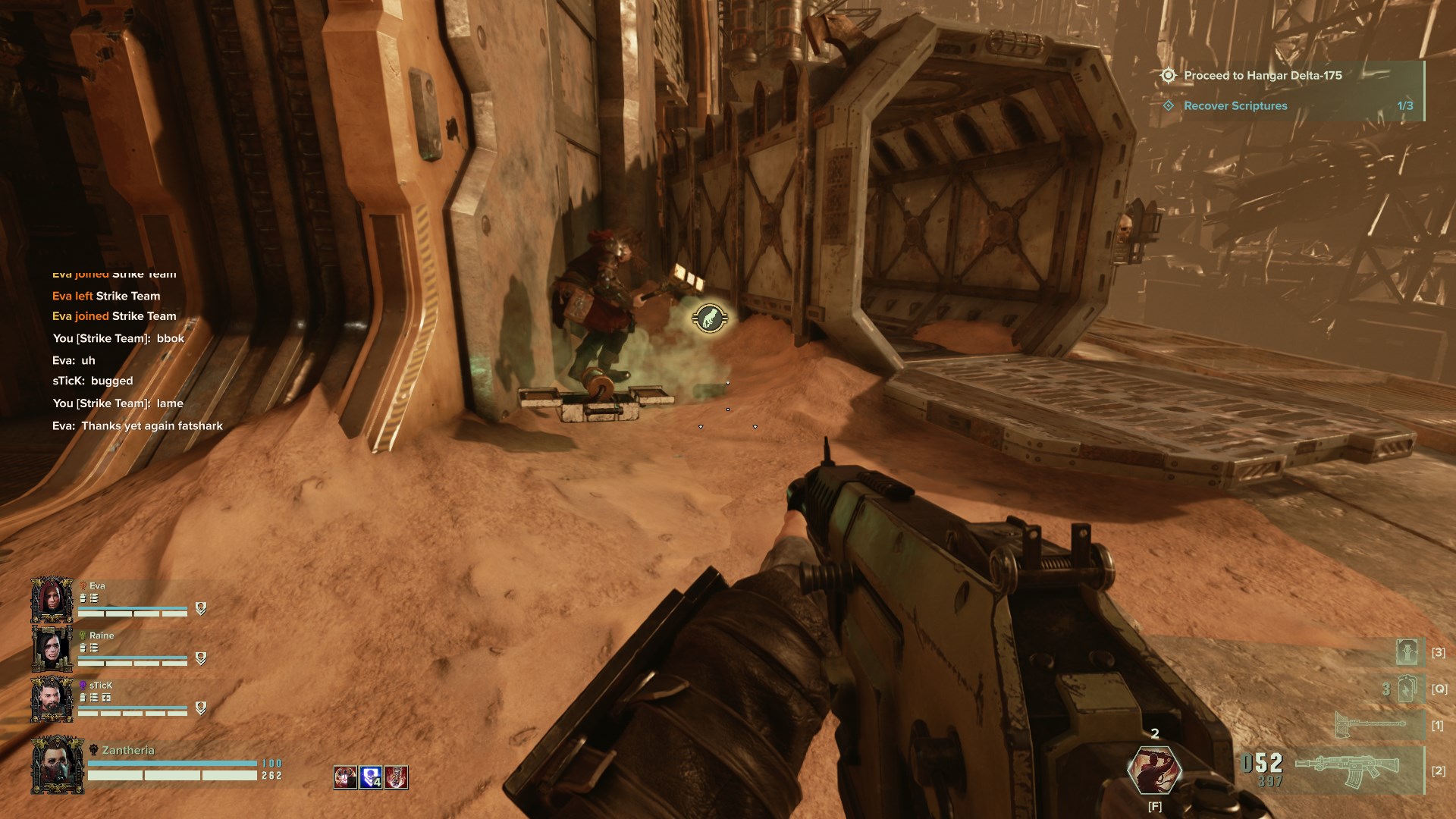Switch to the melee axe weapon slot
Viewport: 1456px width, 819px height.
pos(1370,726)
